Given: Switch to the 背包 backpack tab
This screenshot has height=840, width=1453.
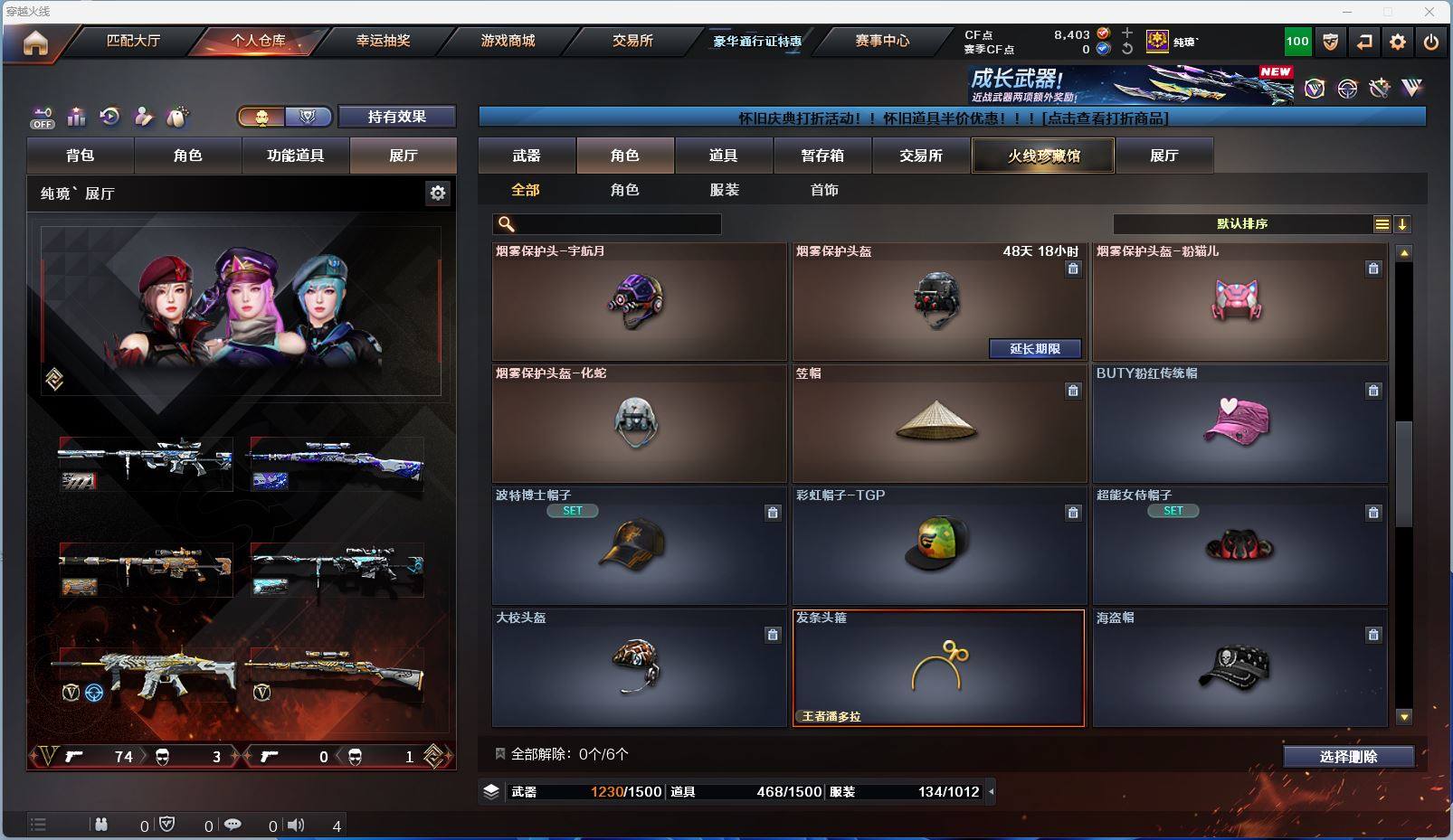Looking at the screenshot, I should coord(81,156).
